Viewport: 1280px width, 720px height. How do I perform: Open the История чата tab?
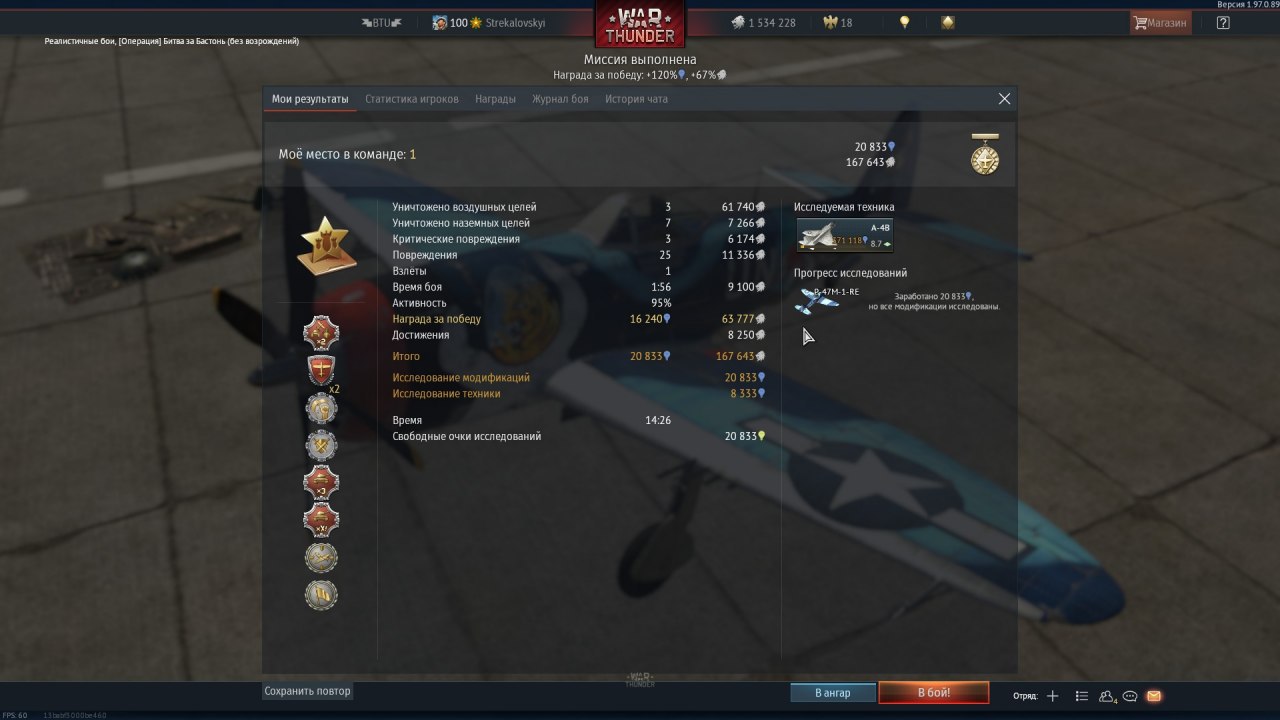pyautogui.click(x=636, y=99)
